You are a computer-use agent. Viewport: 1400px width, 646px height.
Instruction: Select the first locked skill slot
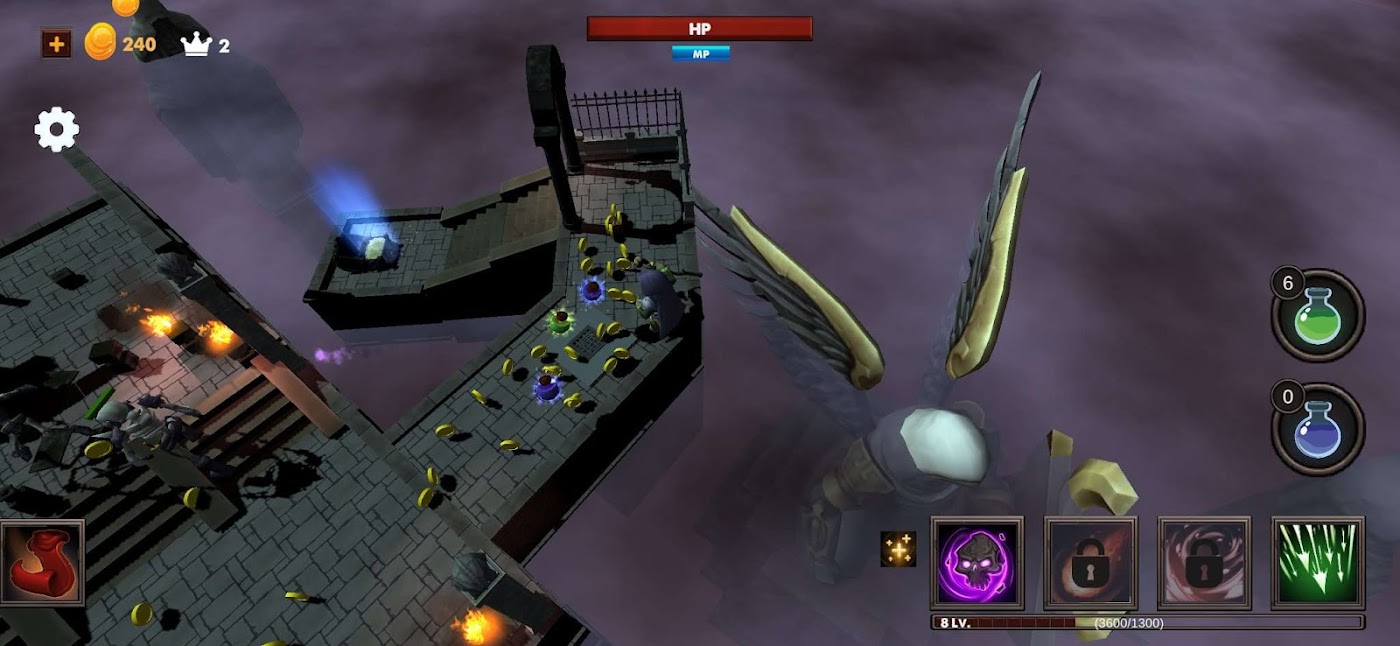click(x=1090, y=563)
